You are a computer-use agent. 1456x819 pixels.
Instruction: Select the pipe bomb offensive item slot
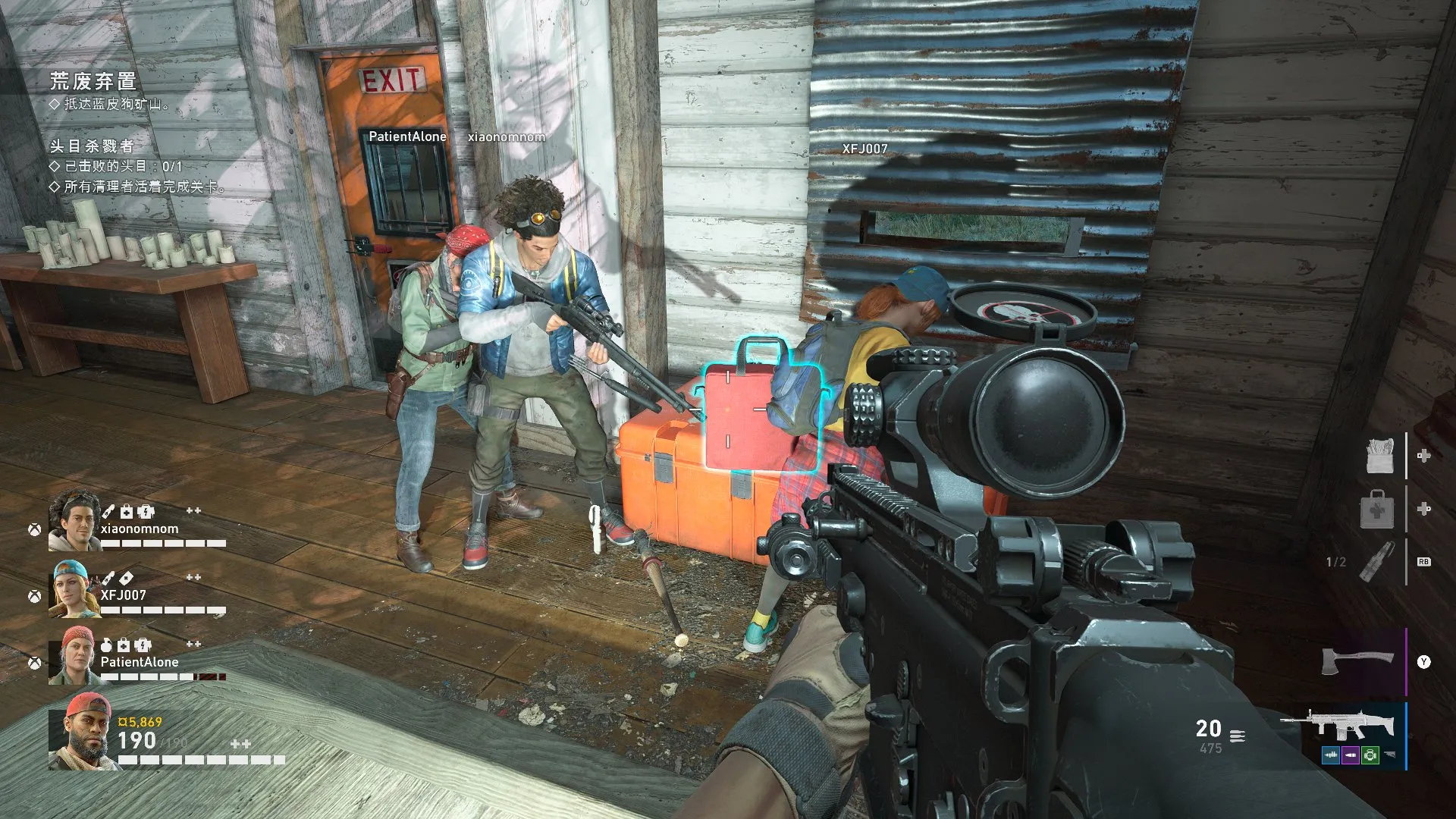(1377, 562)
